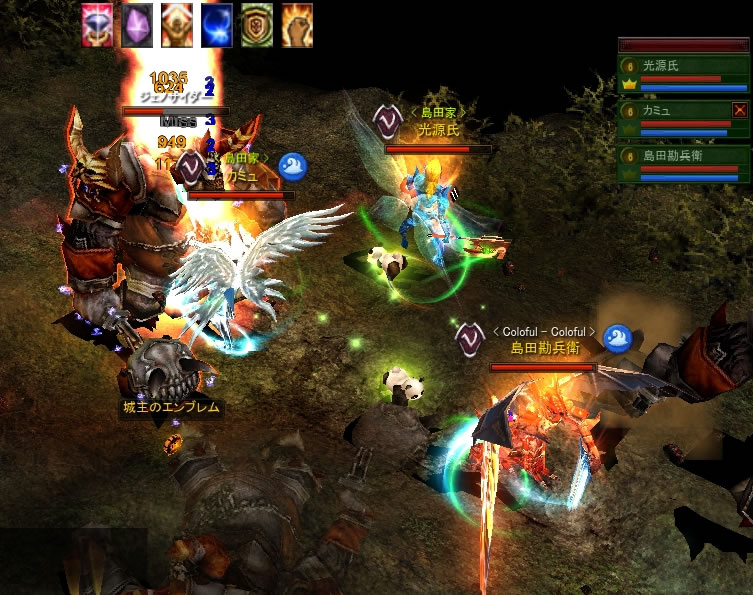Select party member 島田勘兵衛 in party list
This screenshot has width=753, height=595.
(x=684, y=163)
